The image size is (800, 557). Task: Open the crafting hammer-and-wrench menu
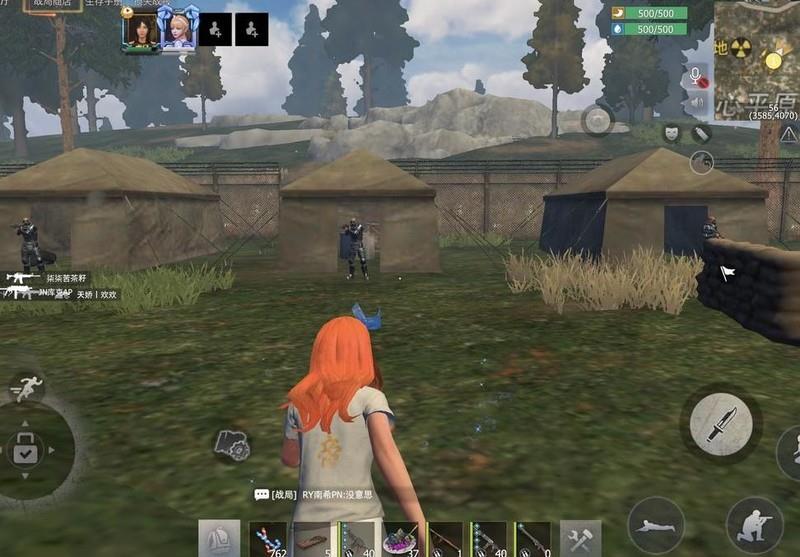pyautogui.click(x=580, y=539)
